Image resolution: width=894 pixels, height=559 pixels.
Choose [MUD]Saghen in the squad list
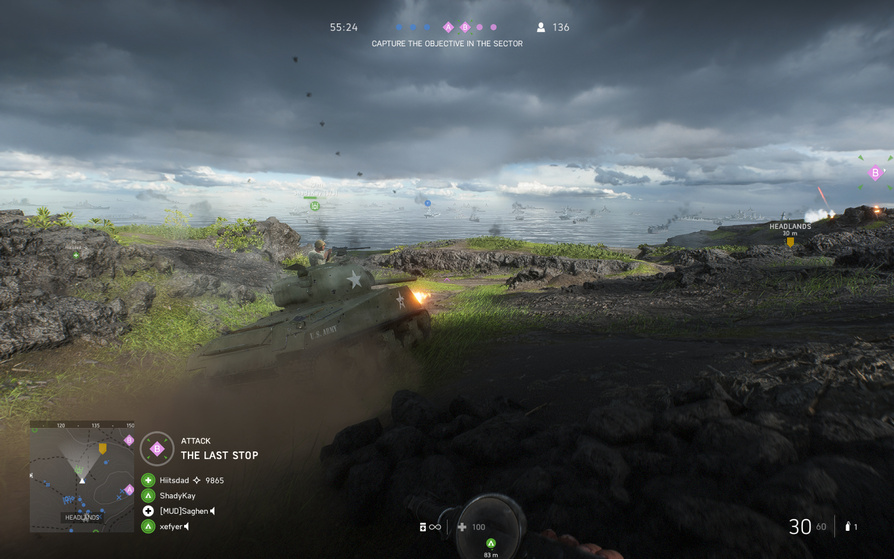186,511
